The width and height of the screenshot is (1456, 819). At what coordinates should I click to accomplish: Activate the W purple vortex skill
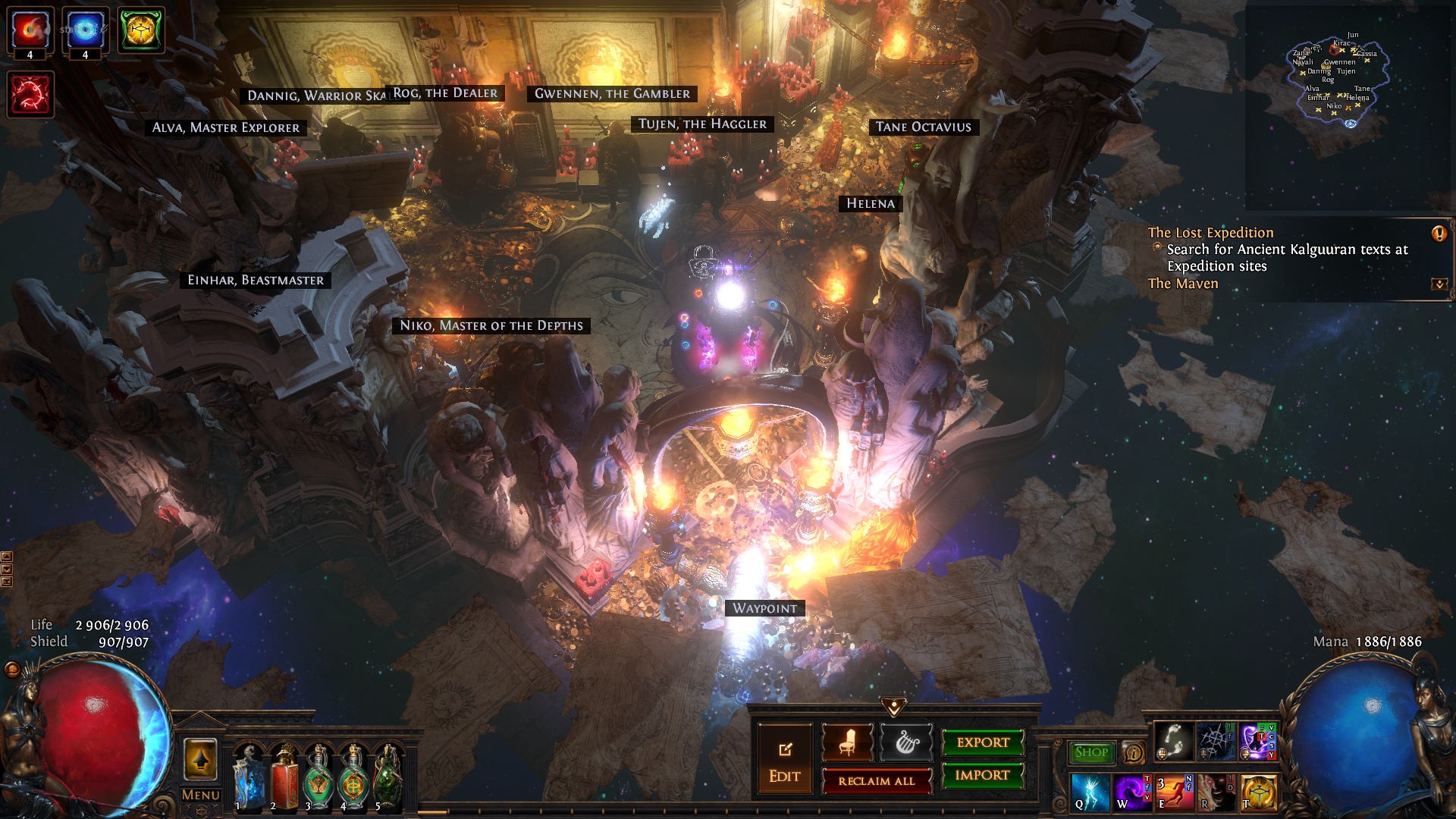point(1132,792)
